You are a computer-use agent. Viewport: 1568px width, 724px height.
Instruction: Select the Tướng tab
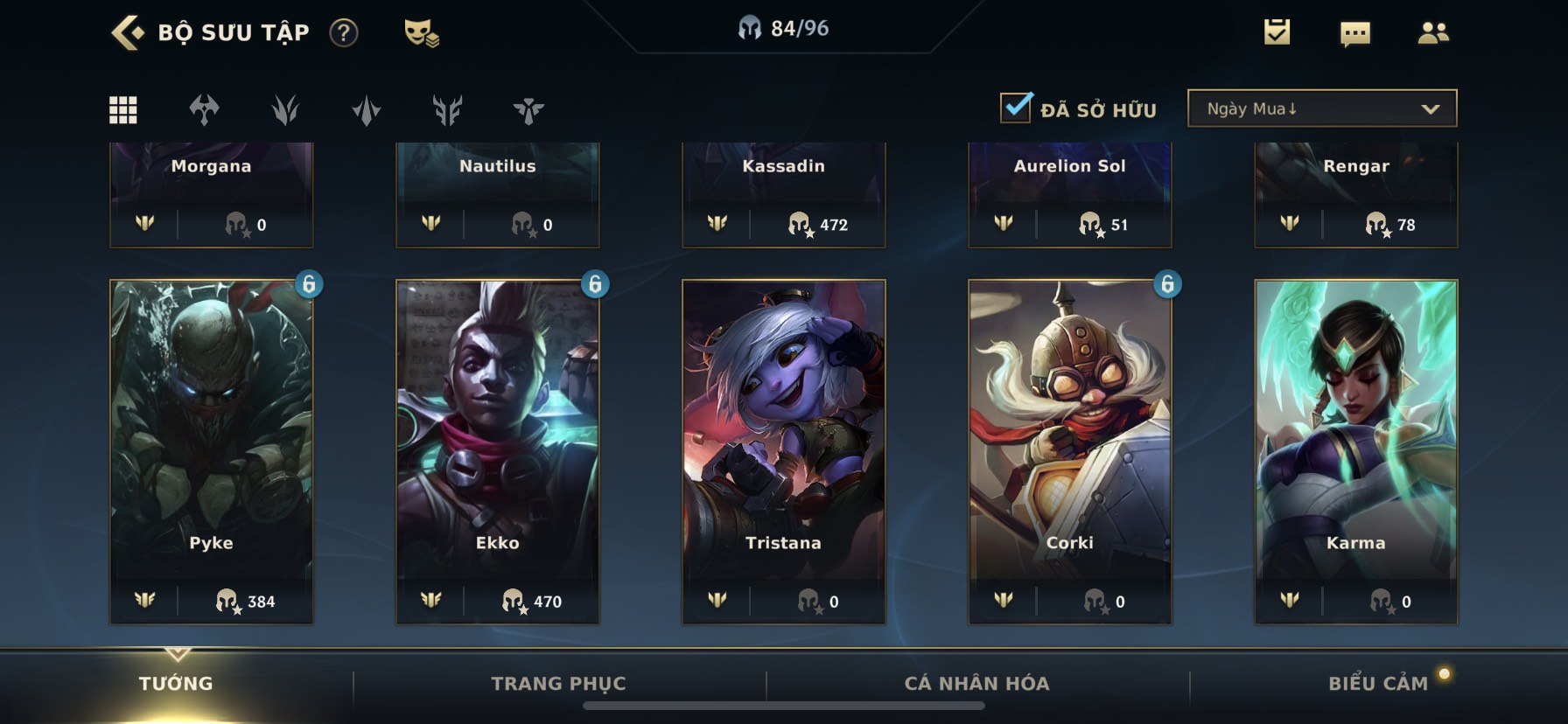[x=176, y=684]
